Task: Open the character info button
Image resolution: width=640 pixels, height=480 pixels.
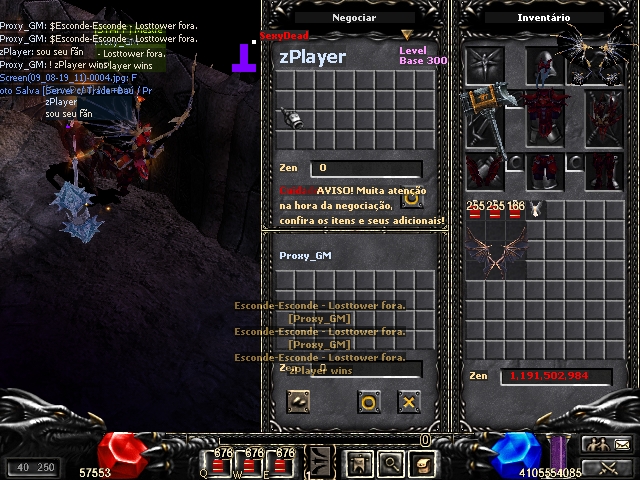Action: point(360,463)
